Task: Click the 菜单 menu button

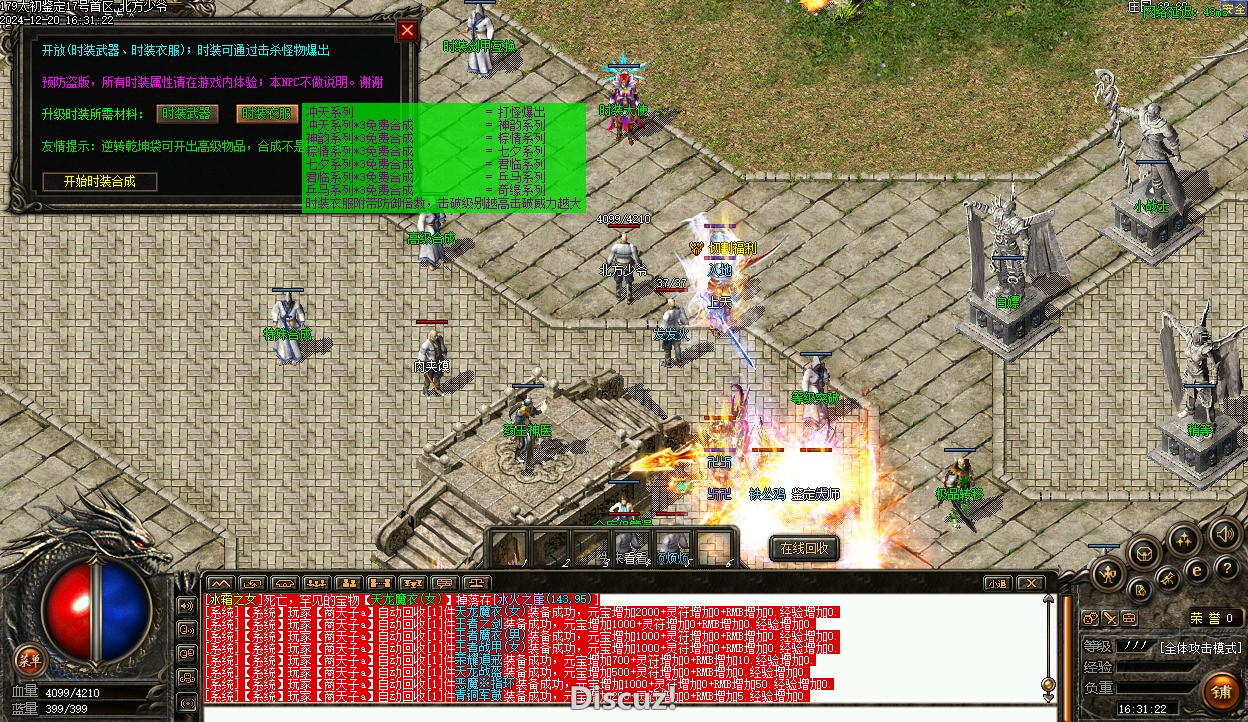Action: point(30,659)
